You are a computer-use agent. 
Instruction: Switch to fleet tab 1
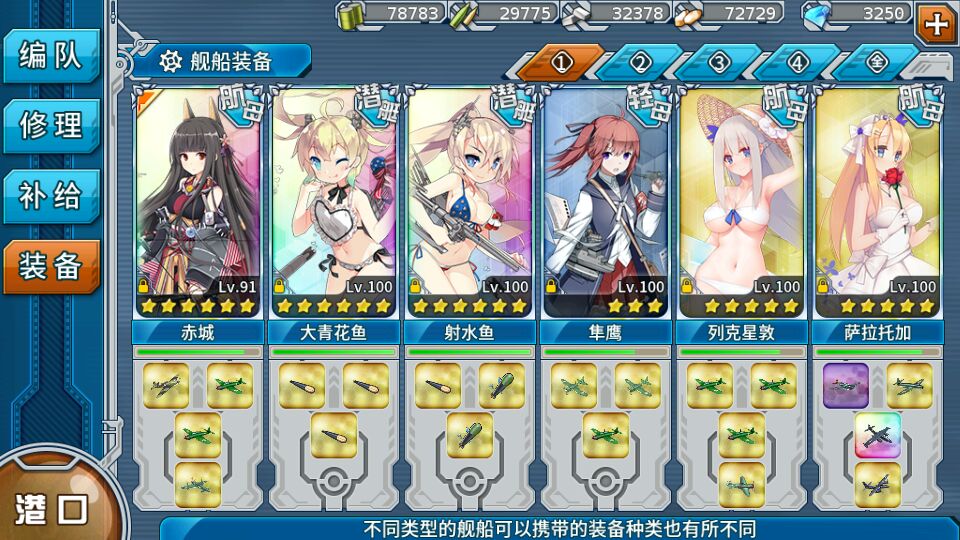coord(561,63)
